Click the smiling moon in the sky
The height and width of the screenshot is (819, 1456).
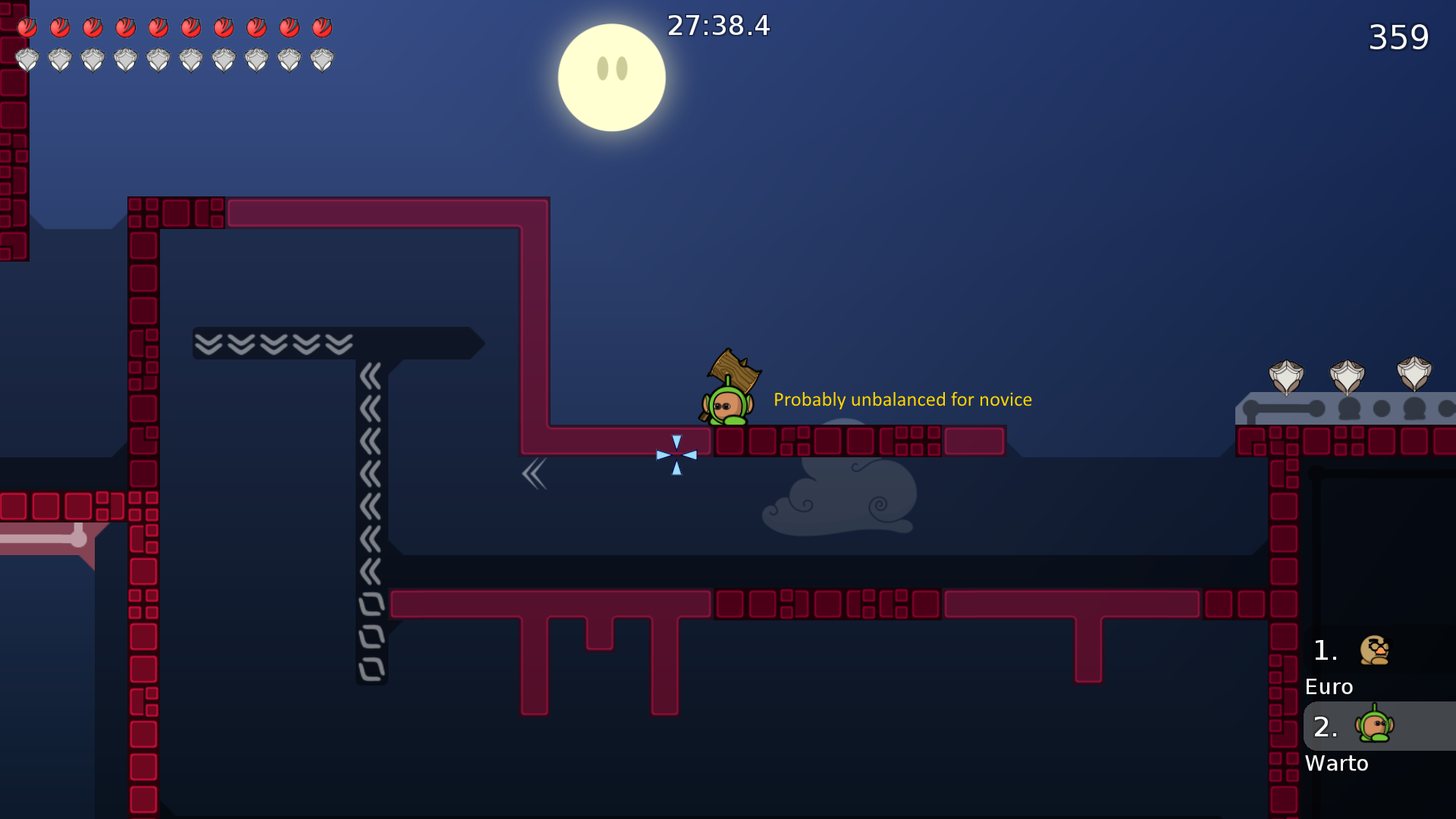(x=612, y=77)
